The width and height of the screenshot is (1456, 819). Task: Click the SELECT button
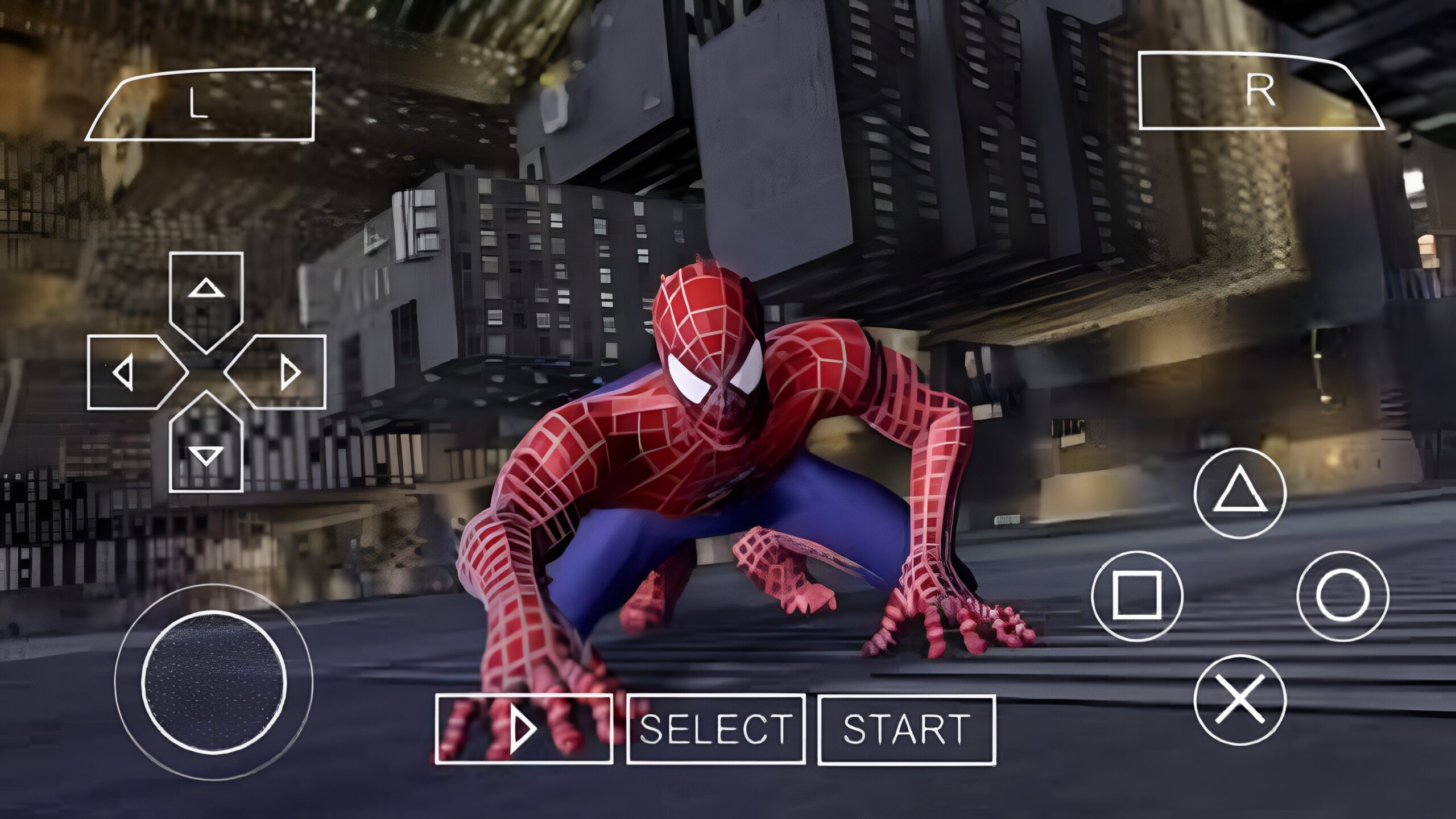point(715,729)
